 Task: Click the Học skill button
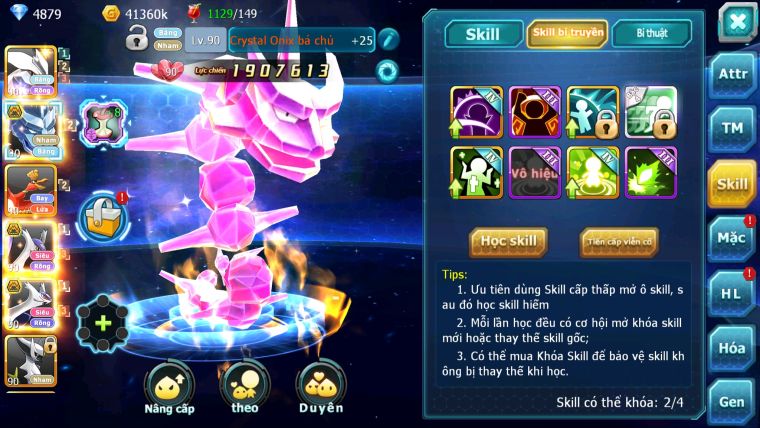point(508,242)
